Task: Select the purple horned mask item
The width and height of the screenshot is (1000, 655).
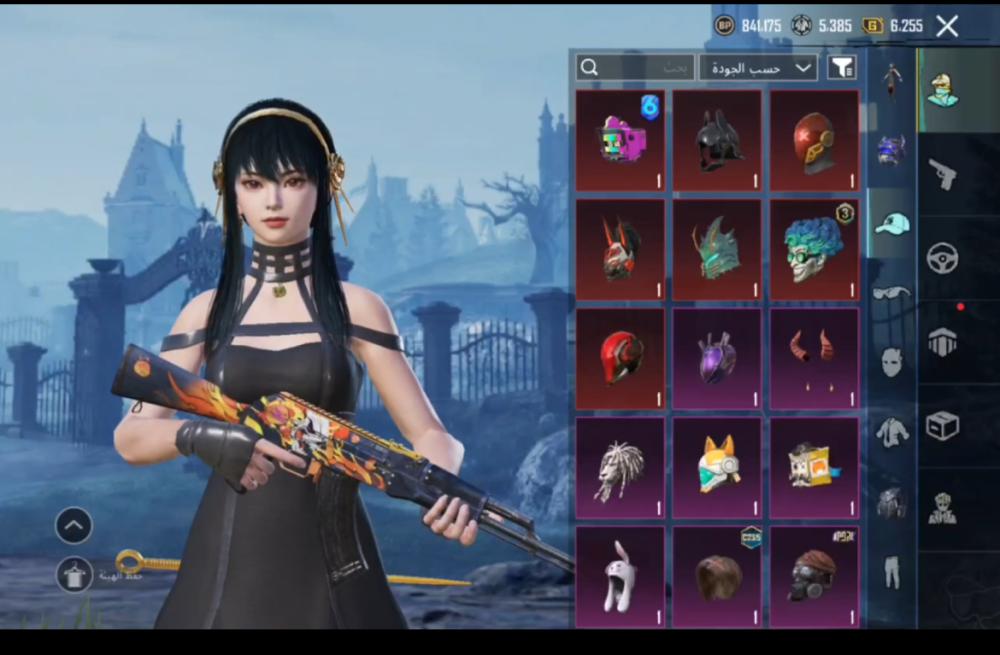Action: tap(717, 358)
